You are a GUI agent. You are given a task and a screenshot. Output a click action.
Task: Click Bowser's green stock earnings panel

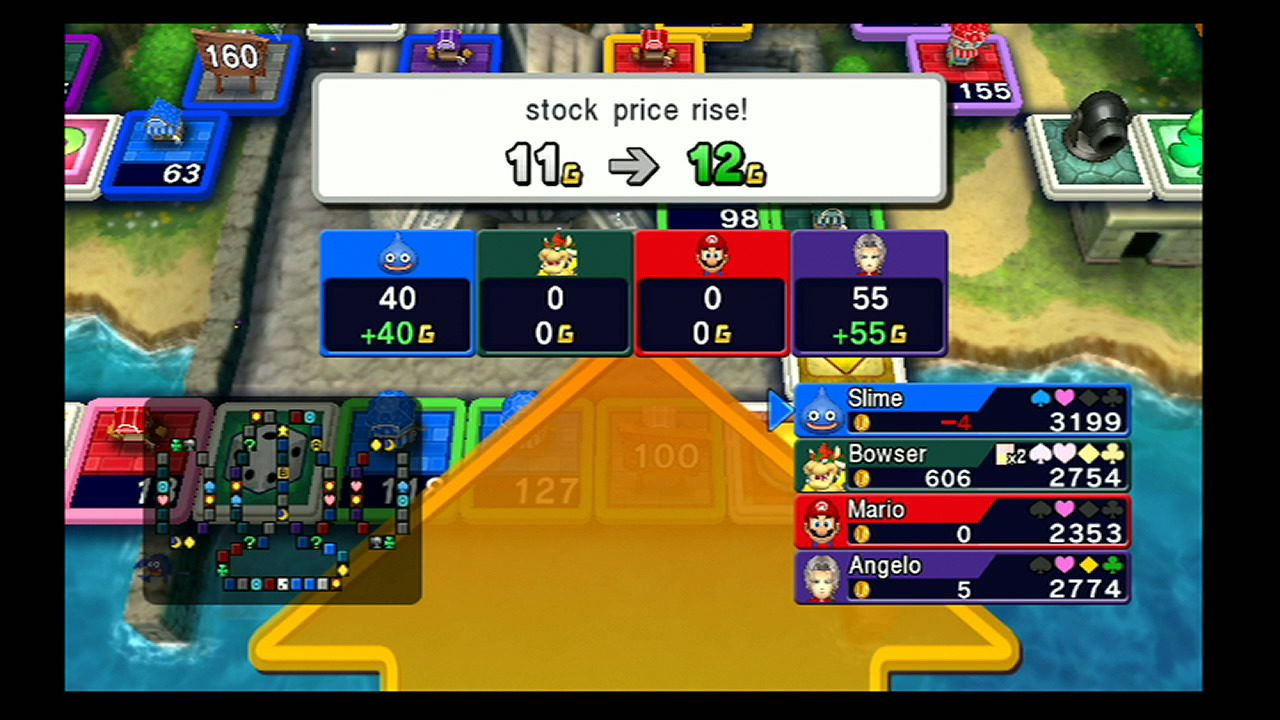coord(555,293)
